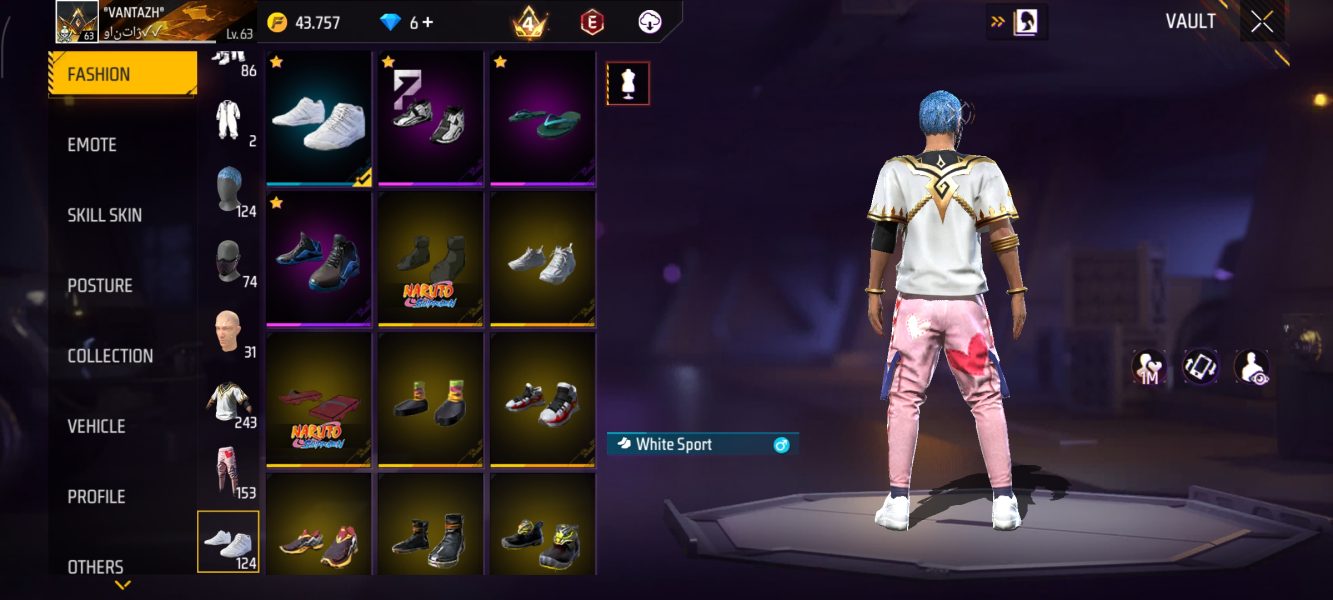
Task: Open the Collection category
Action: [x=110, y=356]
